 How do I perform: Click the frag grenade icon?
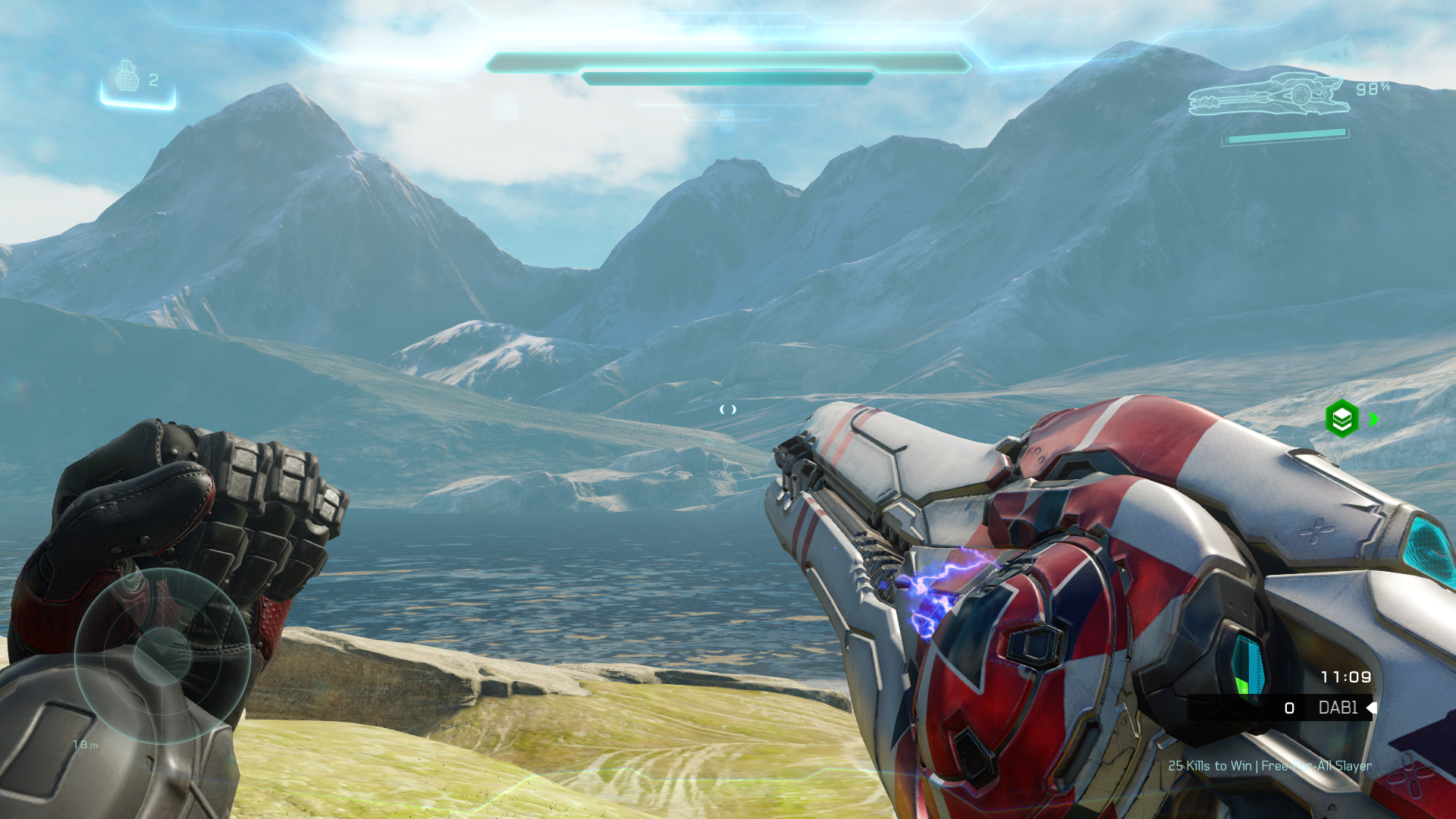[127, 77]
